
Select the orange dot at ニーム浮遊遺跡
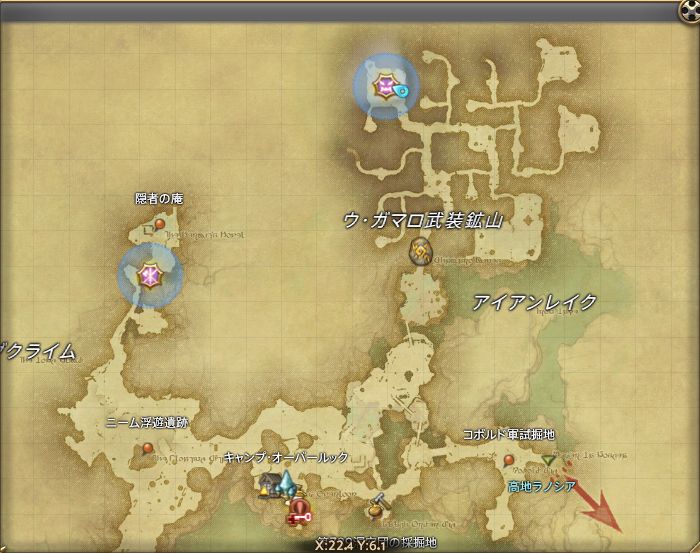tap(147, 449)
